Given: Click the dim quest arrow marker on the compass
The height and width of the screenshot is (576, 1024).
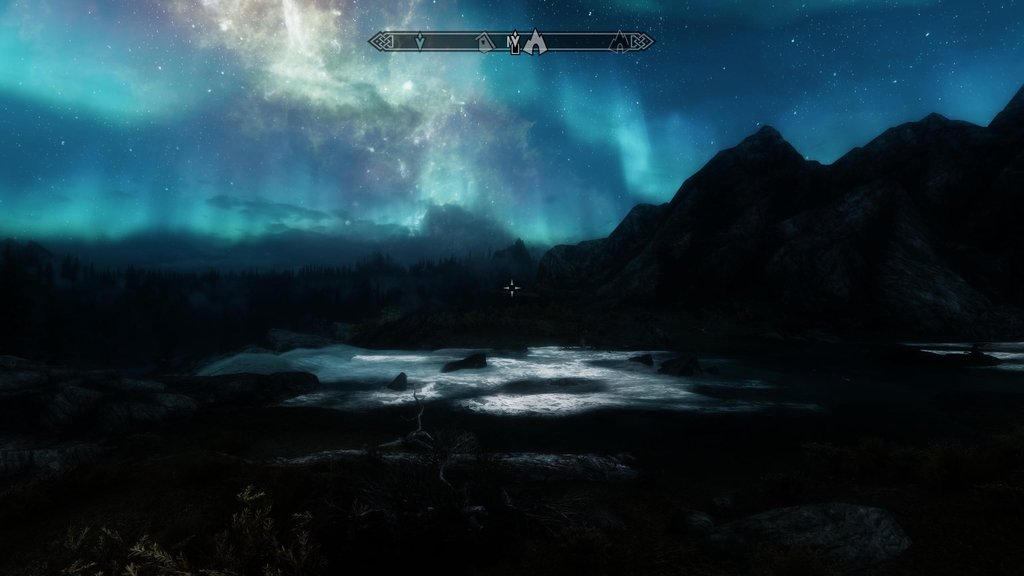Looking at the screenshot, I should (420, 41).
